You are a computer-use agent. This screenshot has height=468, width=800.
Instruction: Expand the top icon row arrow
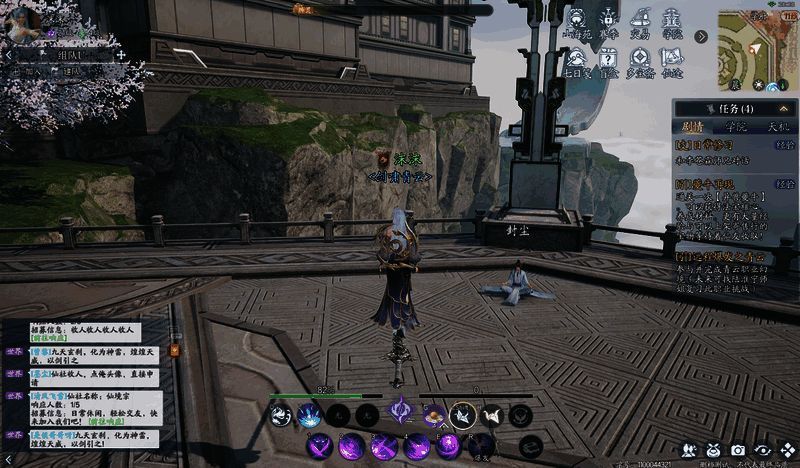702,37
